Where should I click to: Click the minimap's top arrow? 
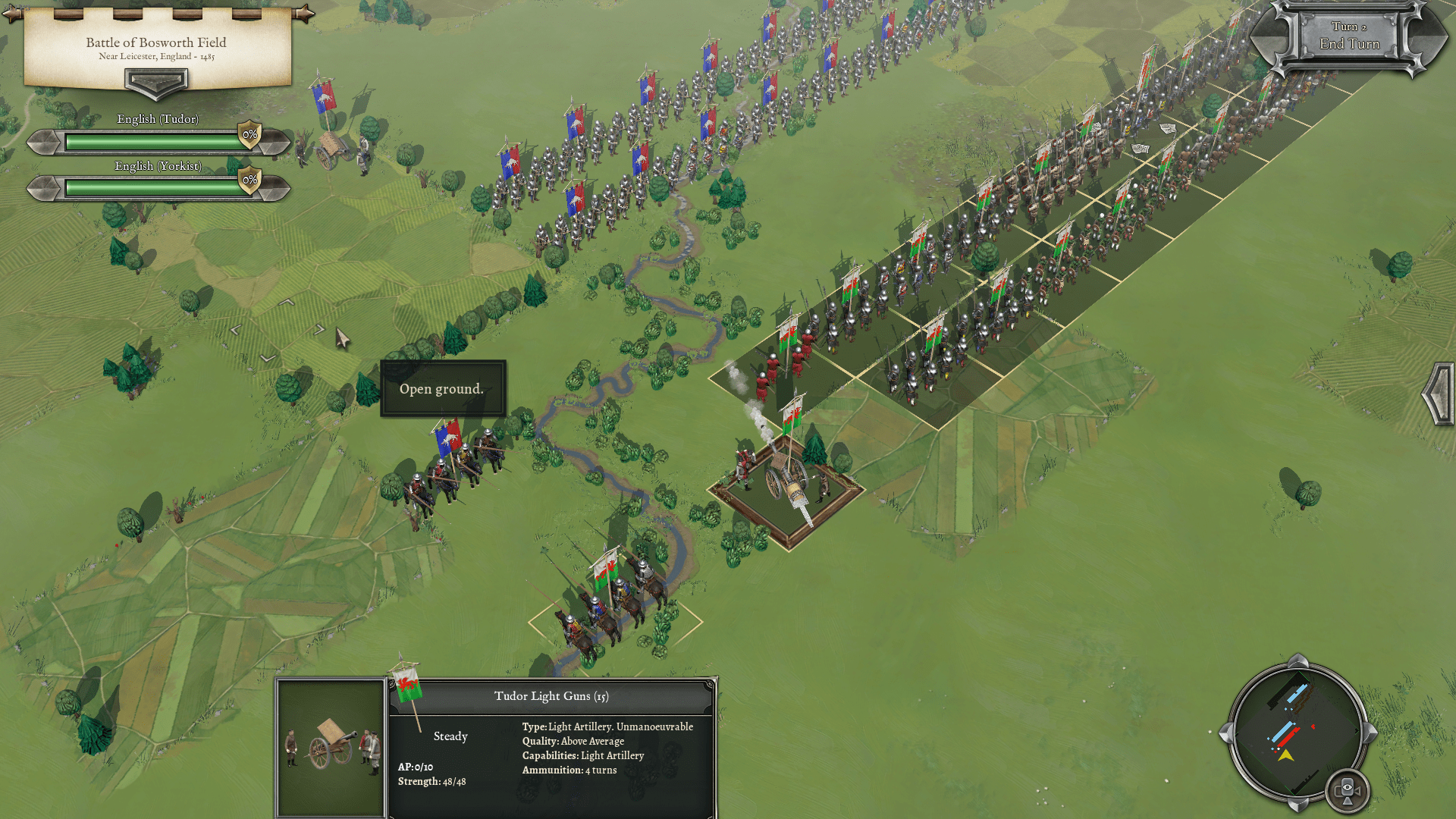1298,661
